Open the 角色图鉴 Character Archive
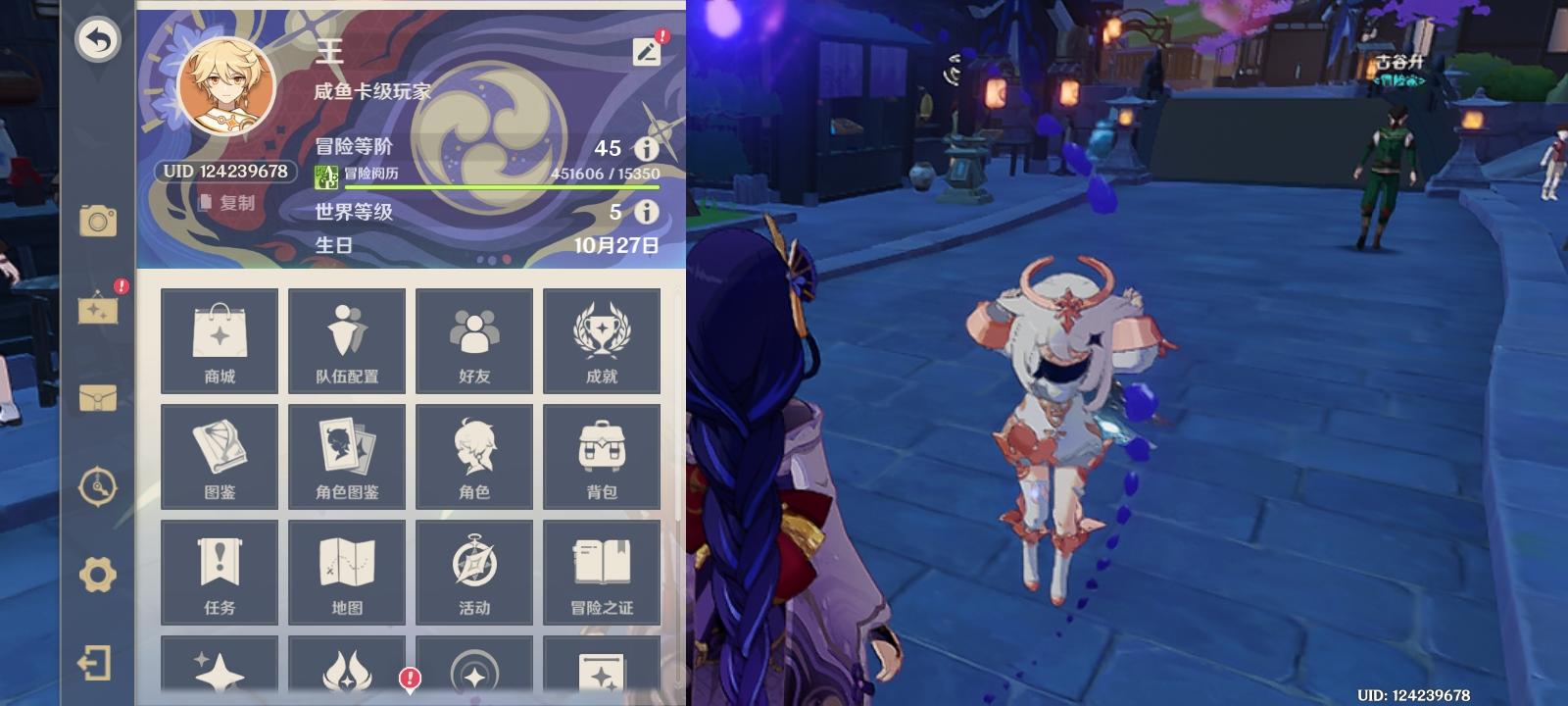The image size is (1568, 706). [x=346, y=455]
